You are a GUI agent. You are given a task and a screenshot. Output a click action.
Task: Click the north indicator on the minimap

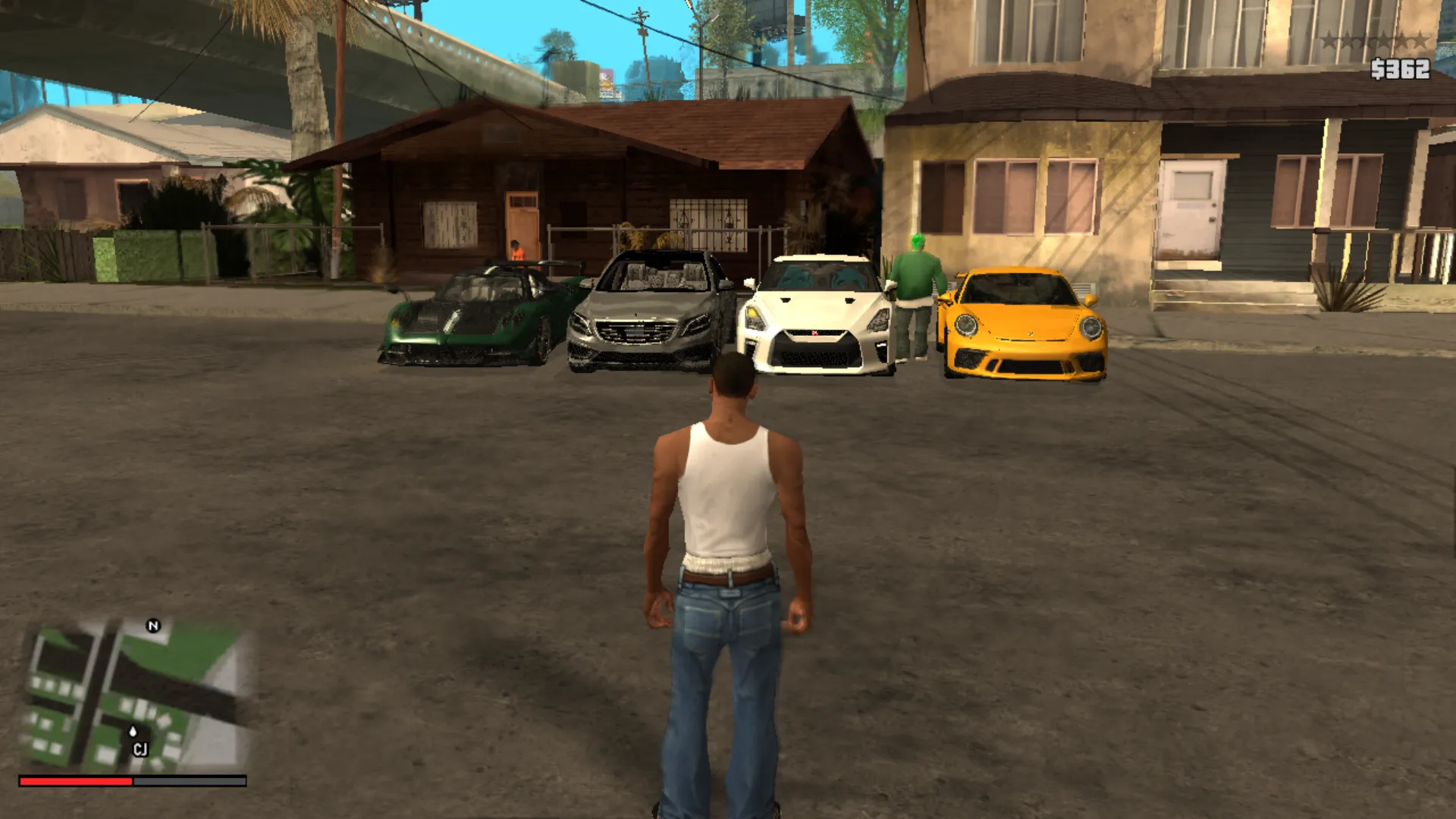(x=154, y=624)
